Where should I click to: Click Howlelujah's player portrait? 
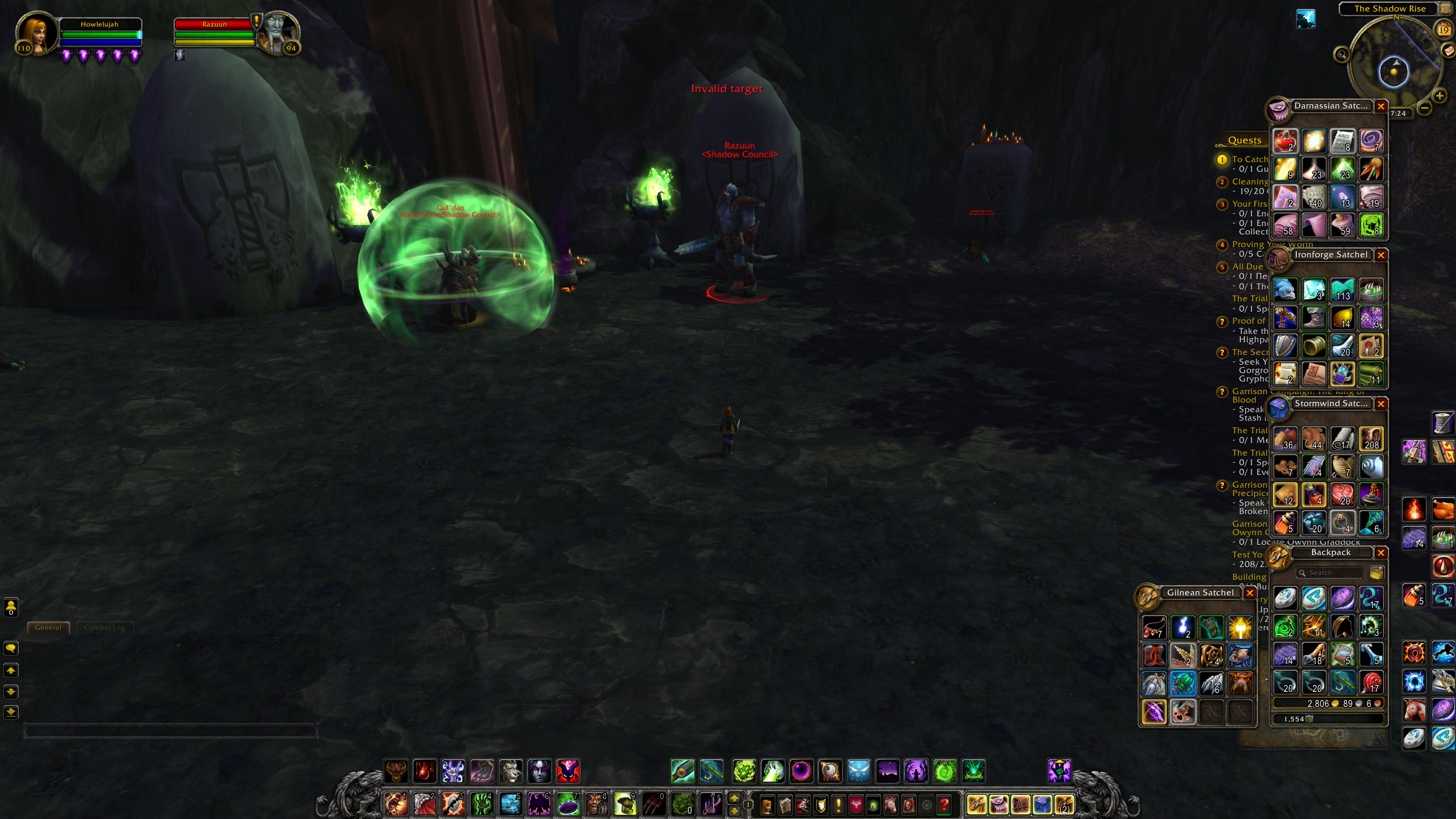click(x=37, y=33)
